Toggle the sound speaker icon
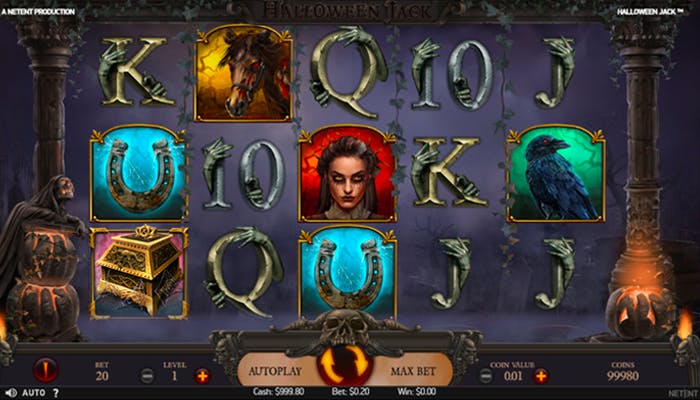Image resolution: width=700 pixels, height=400 pixels. point(9,393)
